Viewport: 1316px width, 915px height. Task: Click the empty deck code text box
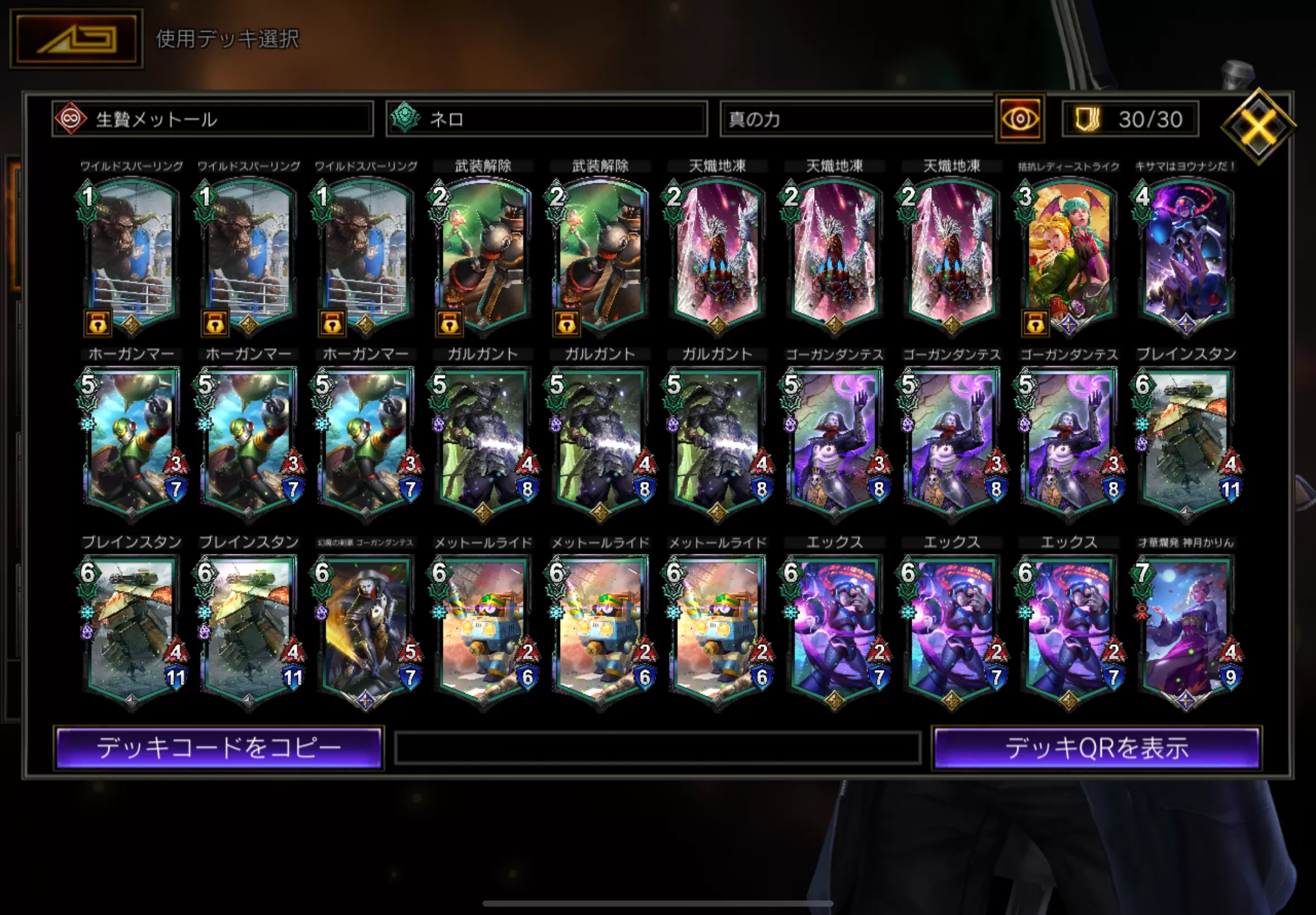point(657,748)
